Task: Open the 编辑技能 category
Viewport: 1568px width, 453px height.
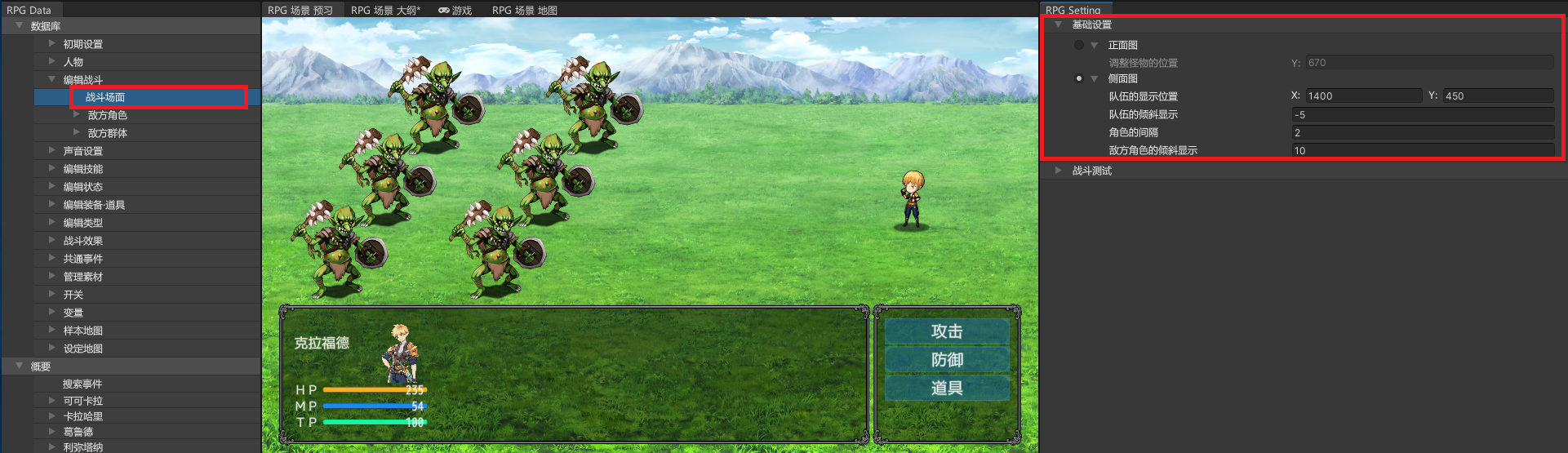Action: click(x=82, y=169)
